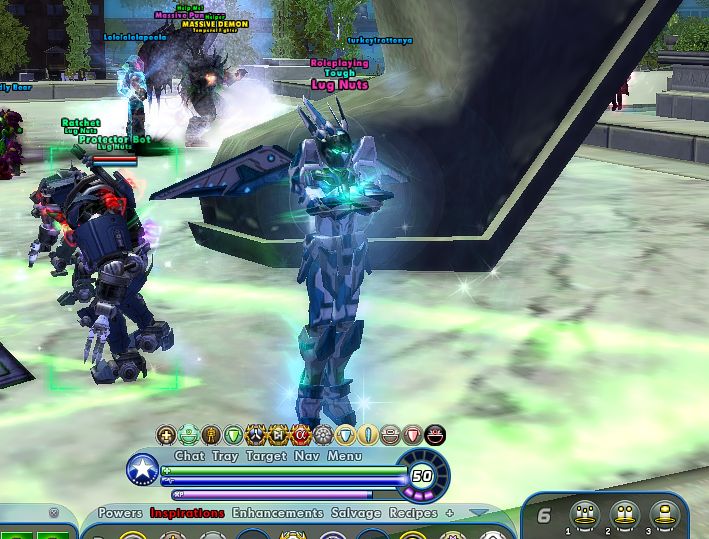This screenshot has height=539, width=709.
Task: Click the green shield buff icon
Action: pos(233,435)
